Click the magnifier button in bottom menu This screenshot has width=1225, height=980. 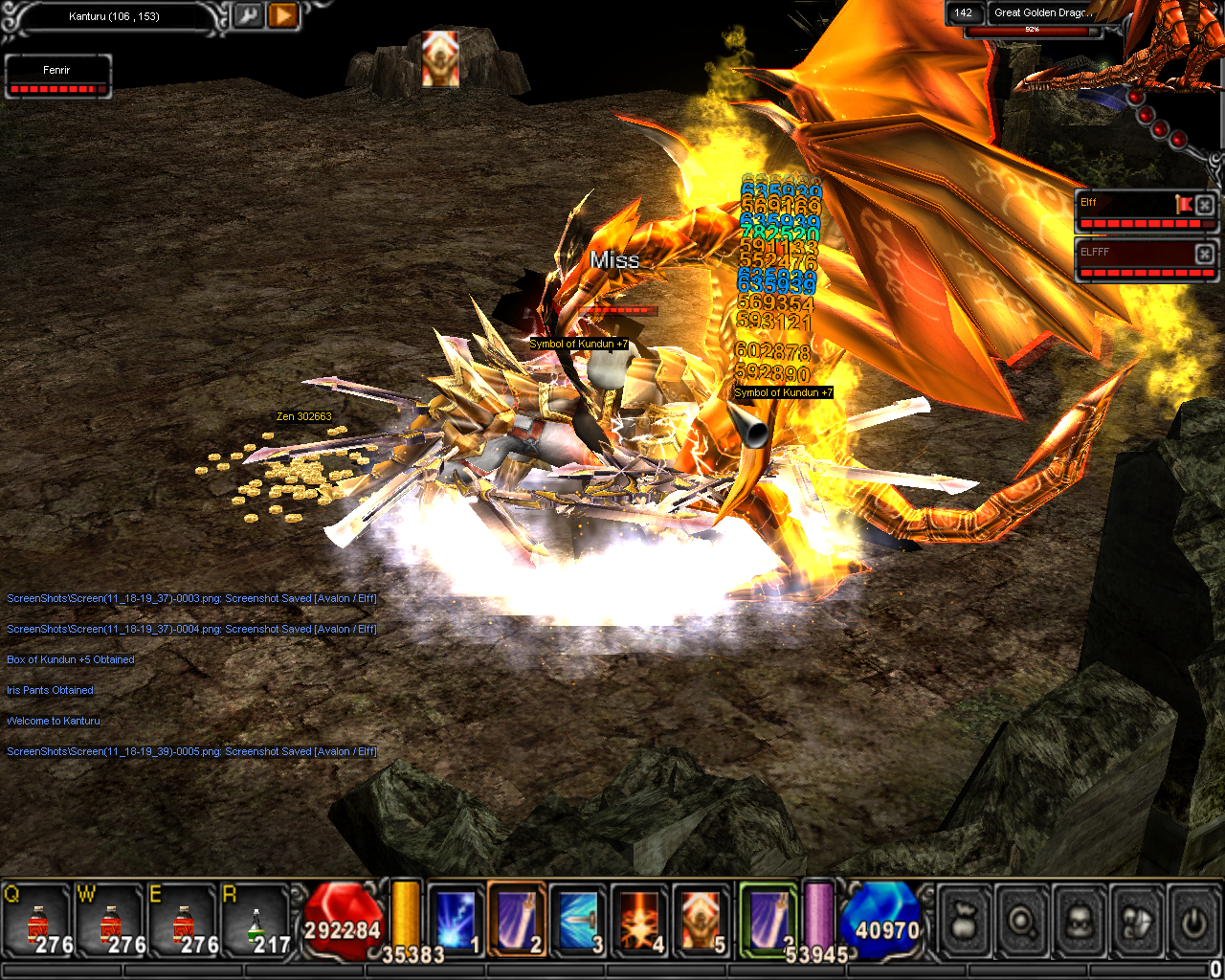pos(1023,923)
